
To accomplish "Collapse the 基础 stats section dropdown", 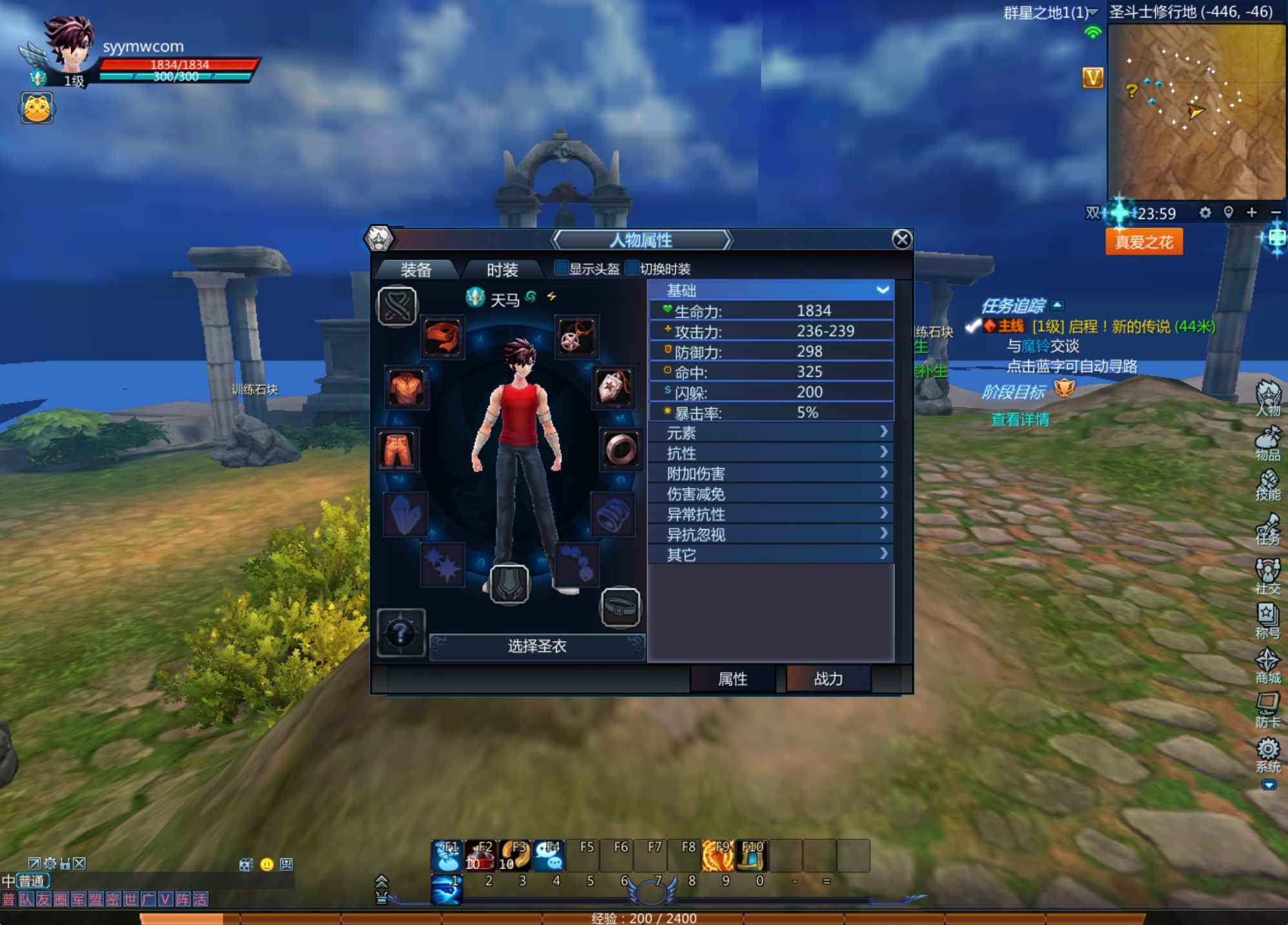I will (881, 291).
